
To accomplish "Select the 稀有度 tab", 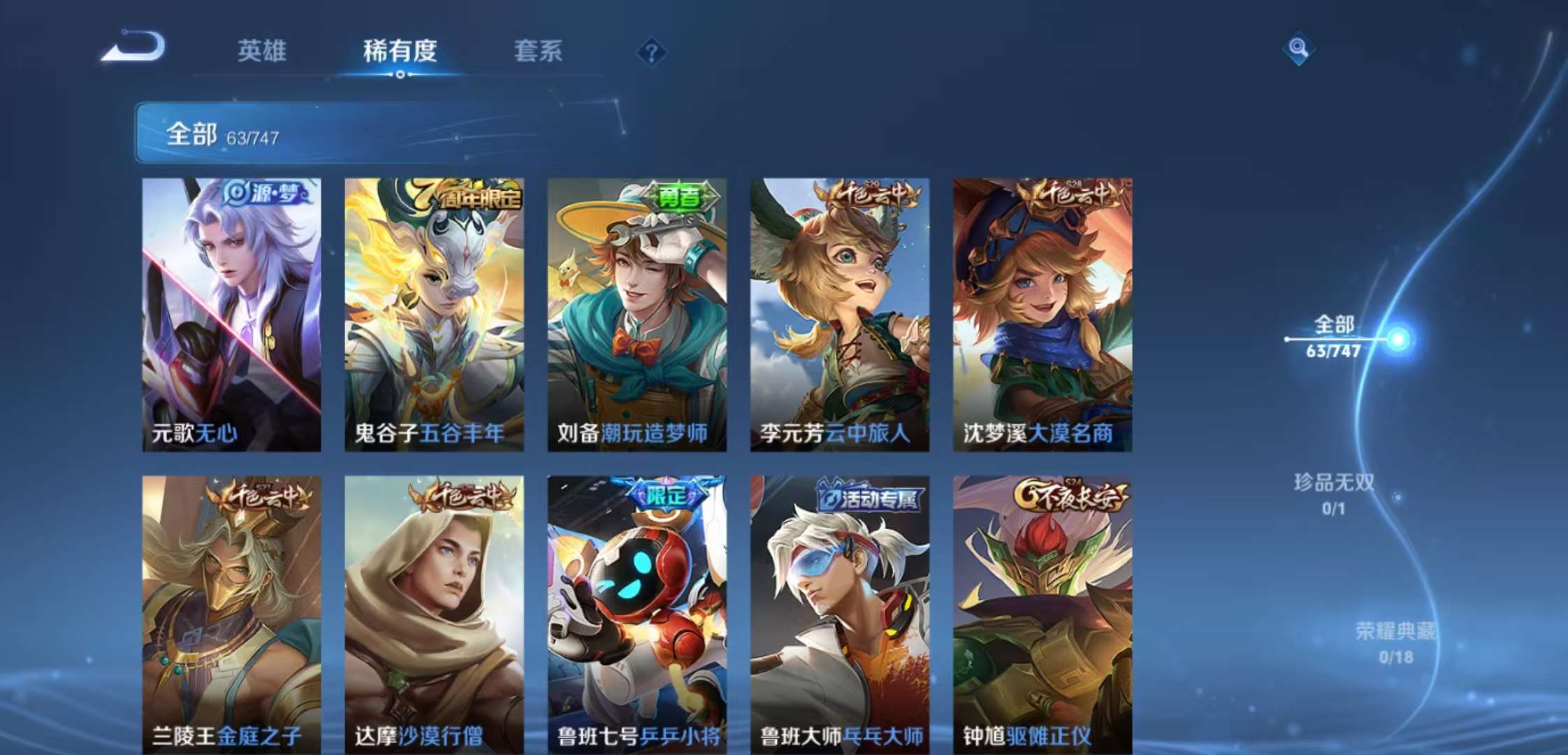I will [400, 50].
